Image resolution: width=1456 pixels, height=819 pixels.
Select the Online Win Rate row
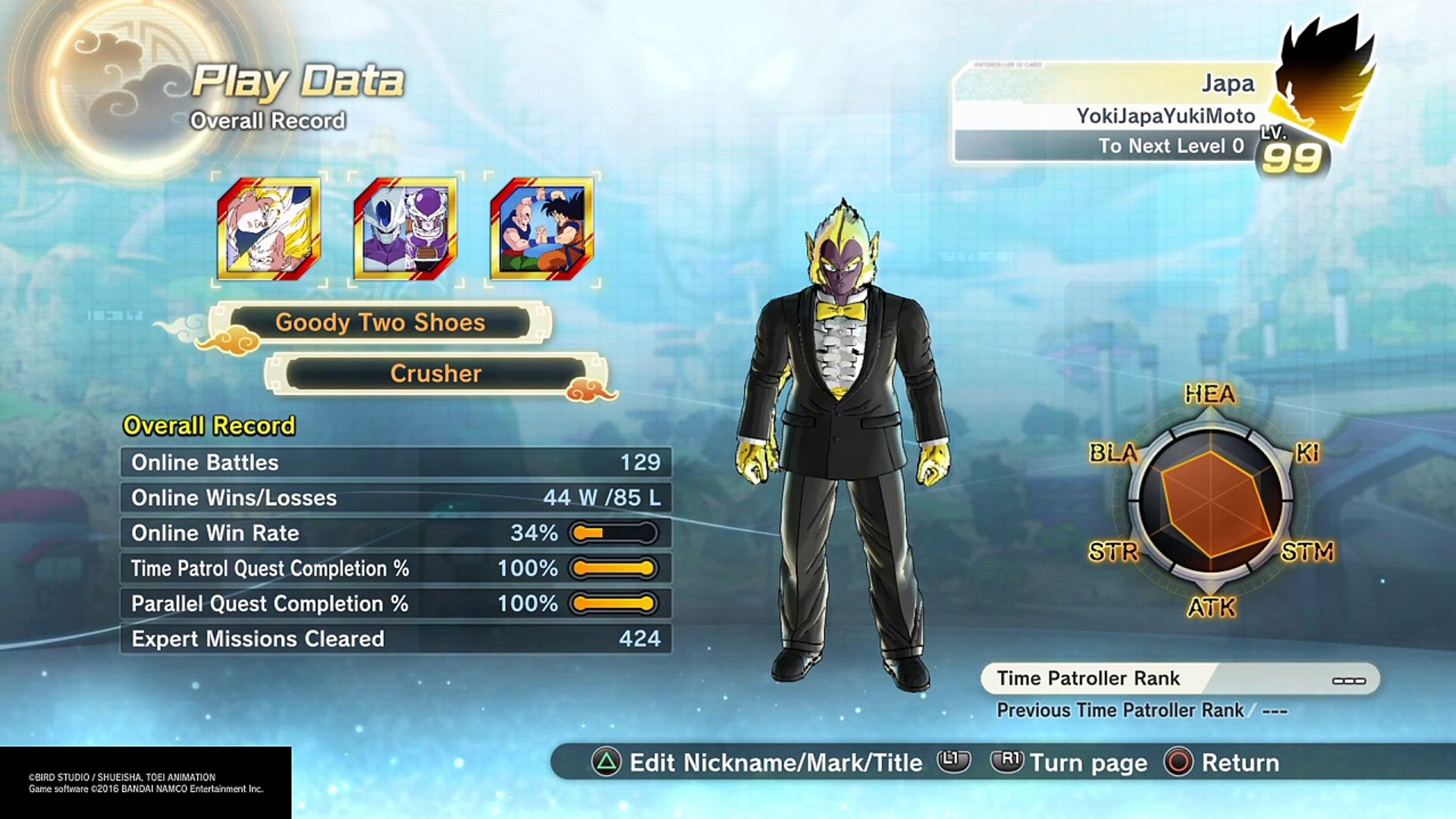[396, 533]
